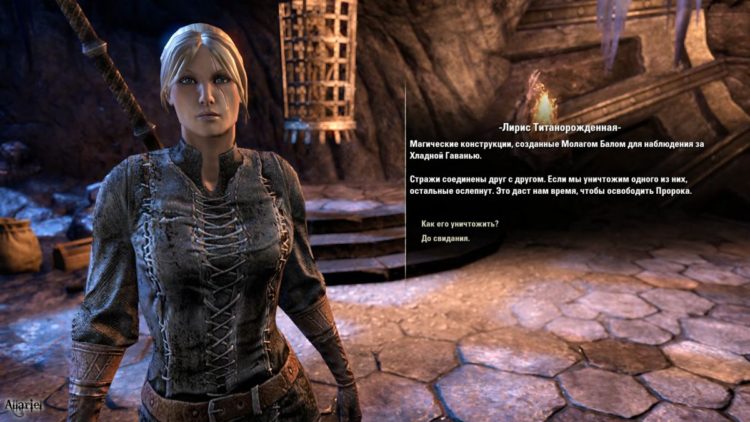Choose the "До свидания." farewell reply
Image resolution: width=750 pixels, height=422 pixels.
pyautogui.click(x=446, y=239)
